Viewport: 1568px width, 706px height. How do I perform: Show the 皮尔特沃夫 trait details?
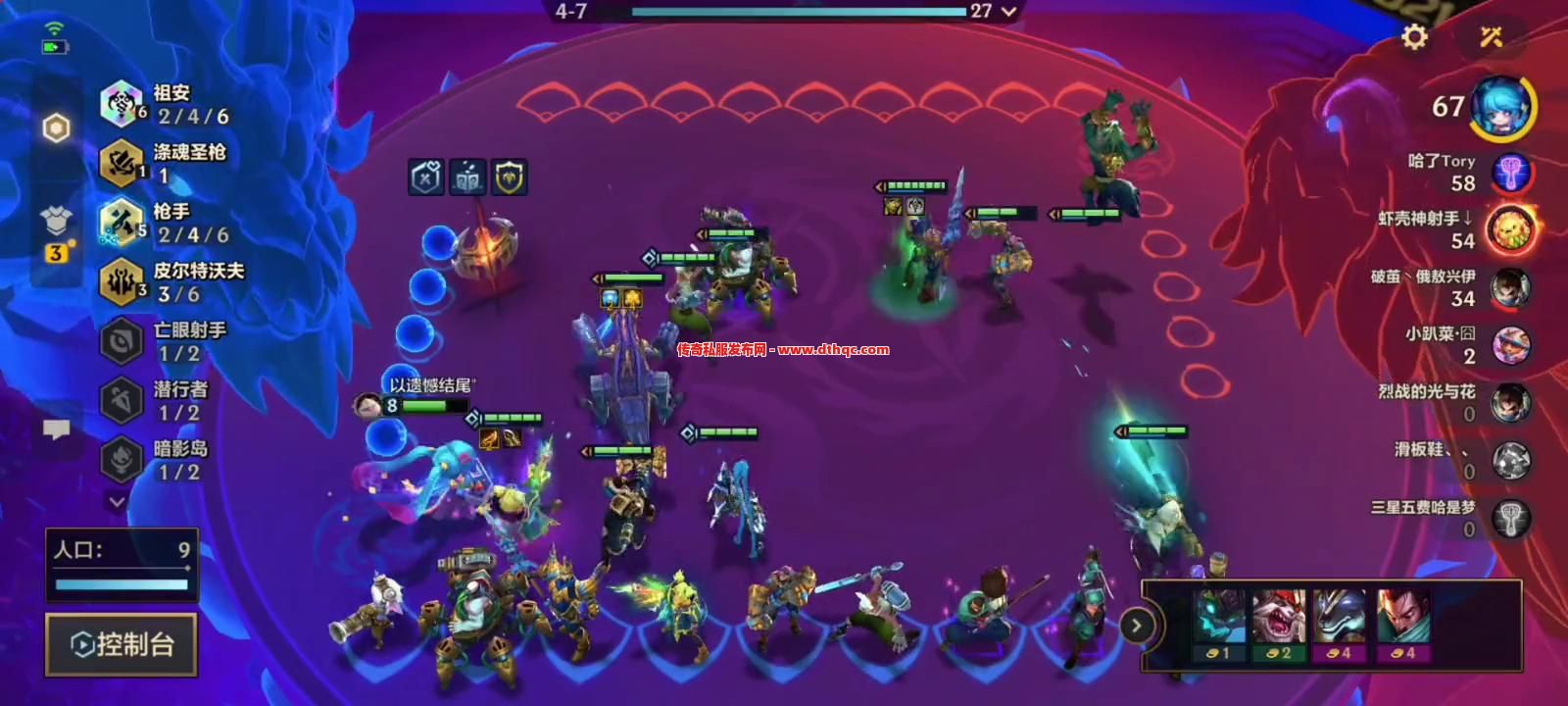(x=171, y=281)
